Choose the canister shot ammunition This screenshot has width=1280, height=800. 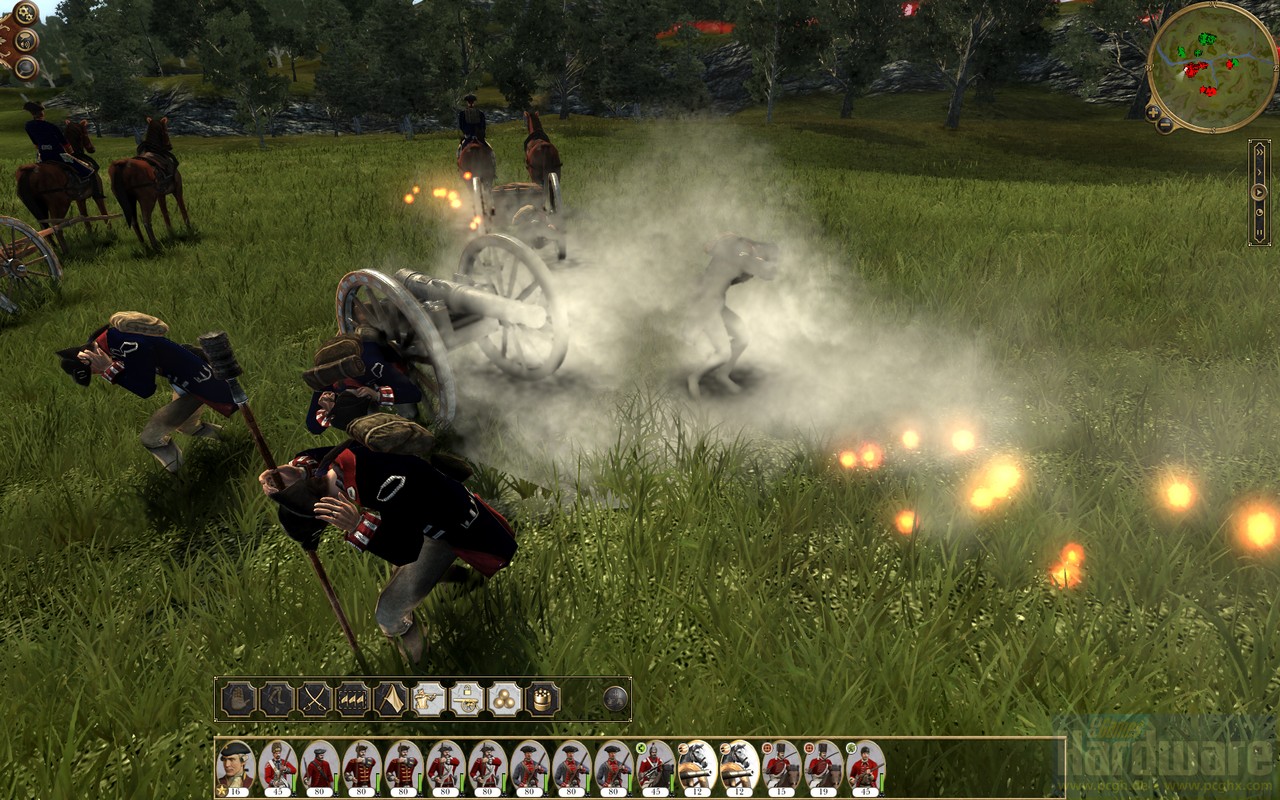pyautogui.click(x=543, y=698)
